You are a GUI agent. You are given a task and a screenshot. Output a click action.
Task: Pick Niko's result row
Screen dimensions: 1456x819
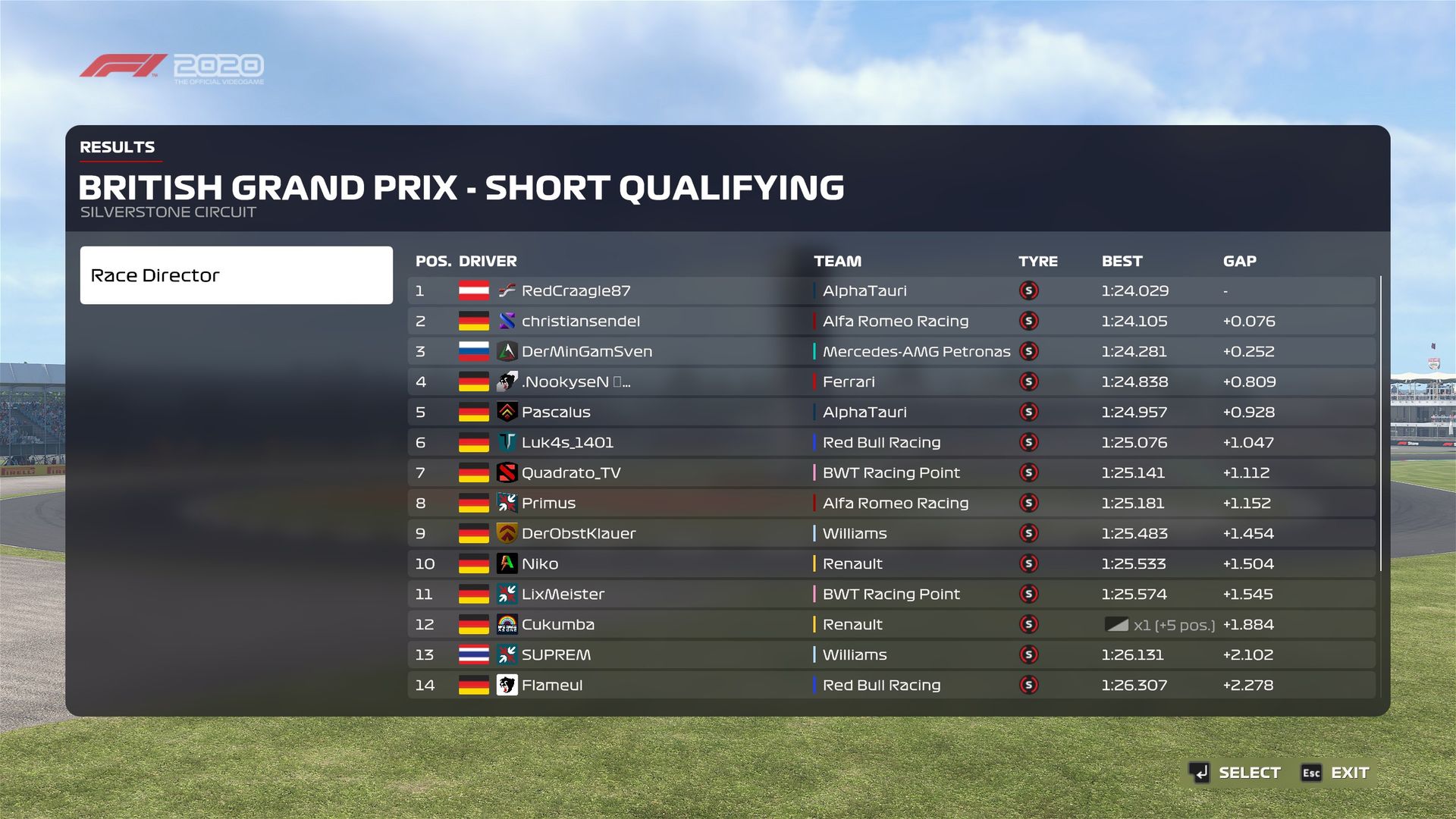pyautogui.click(x=891, y=563)
